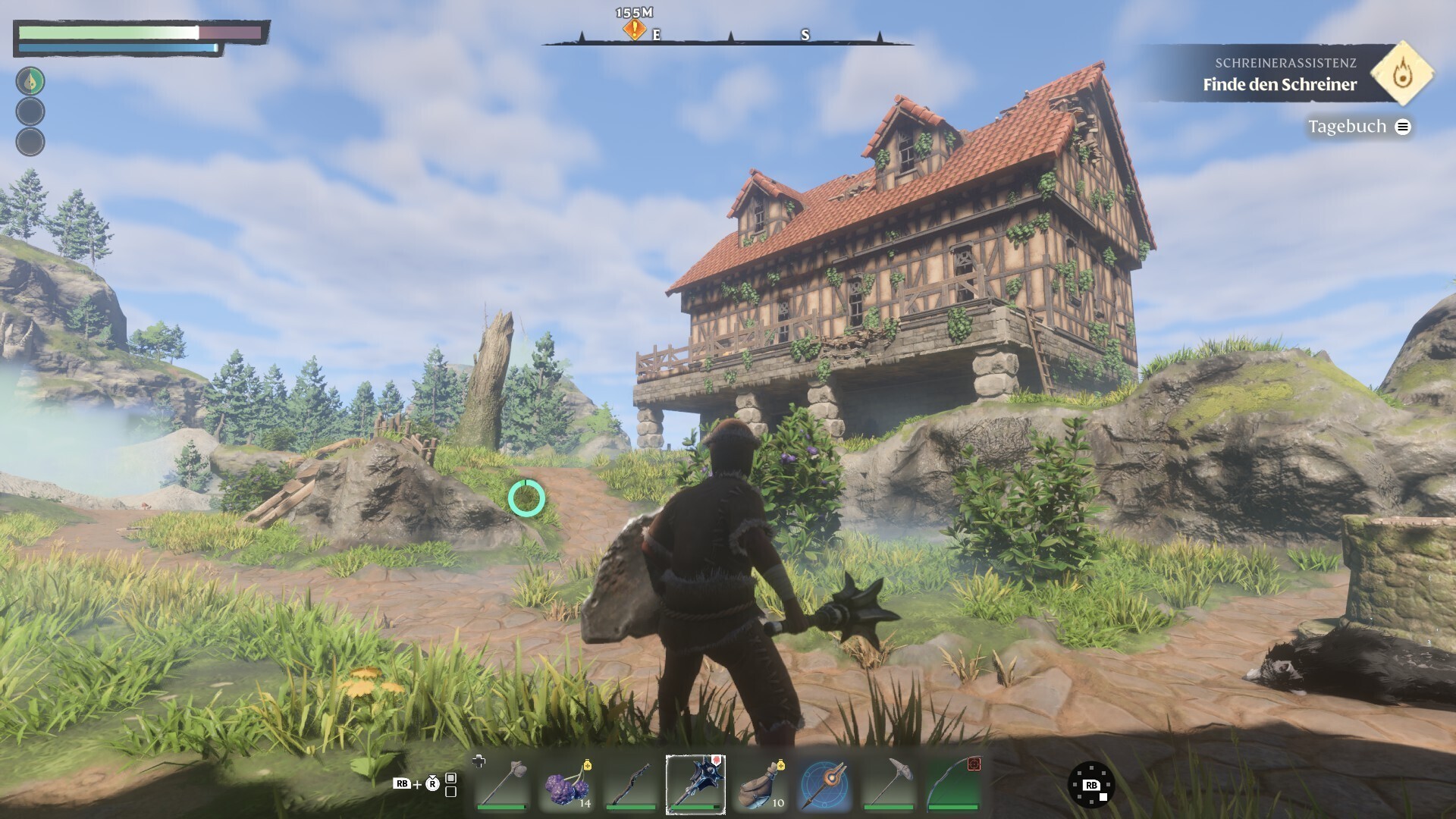Viewport: 1456px width, 819px height.
Task: Click the active green droplet buff icon
Action: (30, 81)
